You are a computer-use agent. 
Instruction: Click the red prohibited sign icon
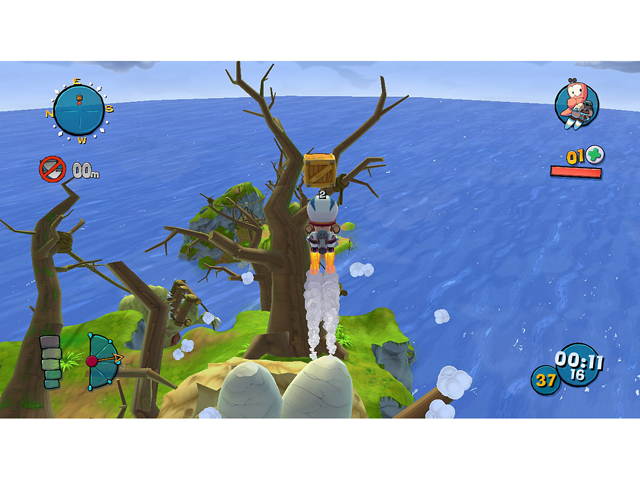click(x=52, y=170)
